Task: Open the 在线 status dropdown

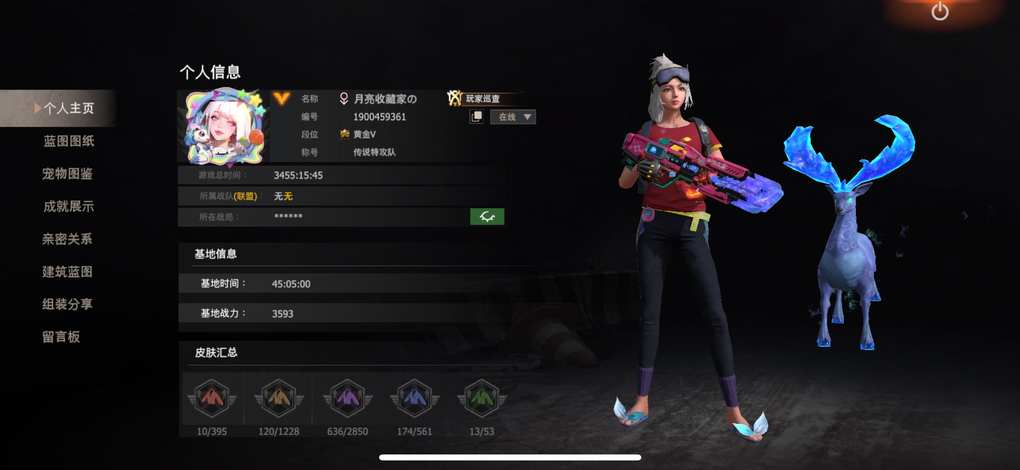Action: click(x=512, y=117)
